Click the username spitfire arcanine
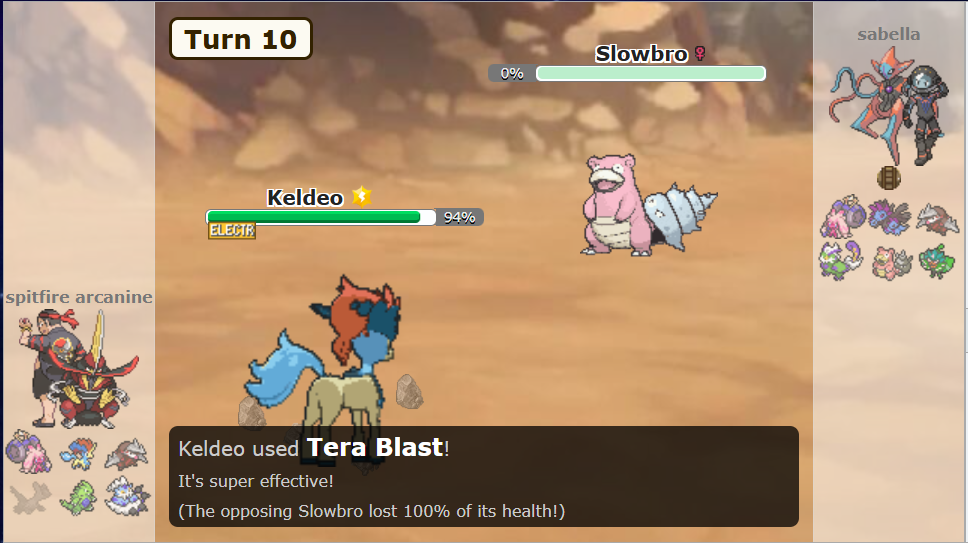968x543 pixels. pyautogui.click(x=78, y=297)
